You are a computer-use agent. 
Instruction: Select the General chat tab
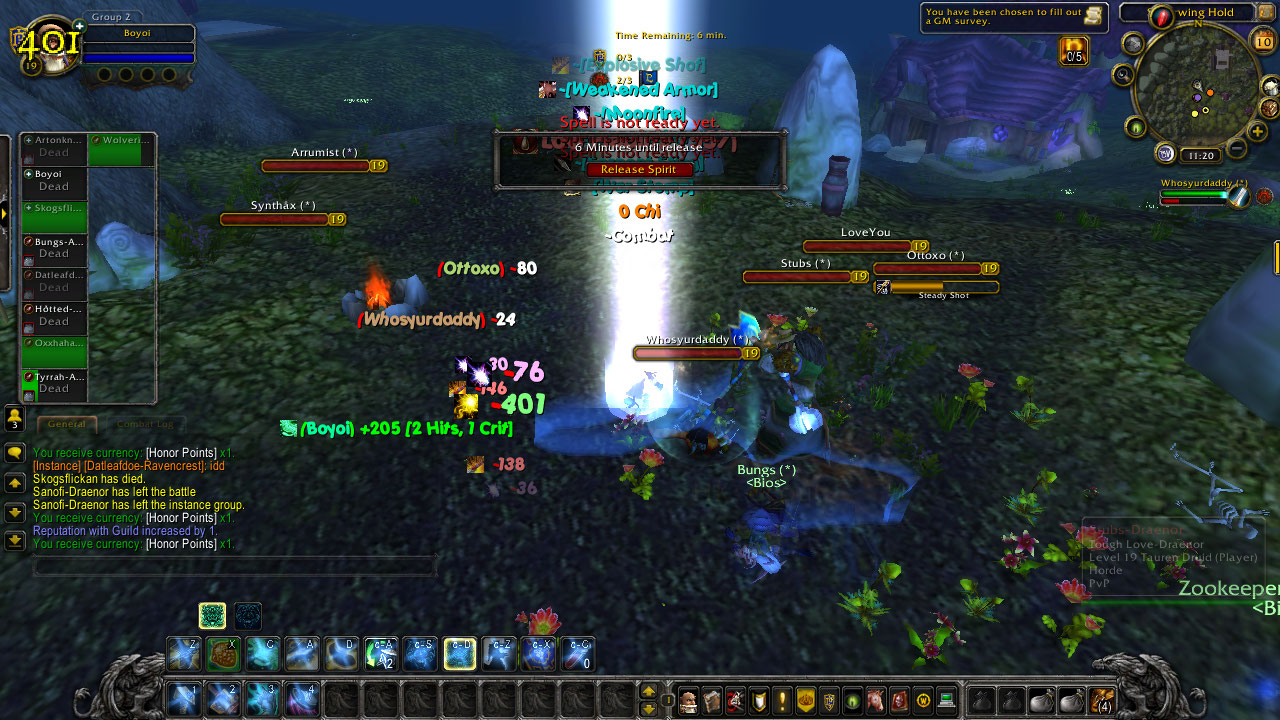[67, 425]
